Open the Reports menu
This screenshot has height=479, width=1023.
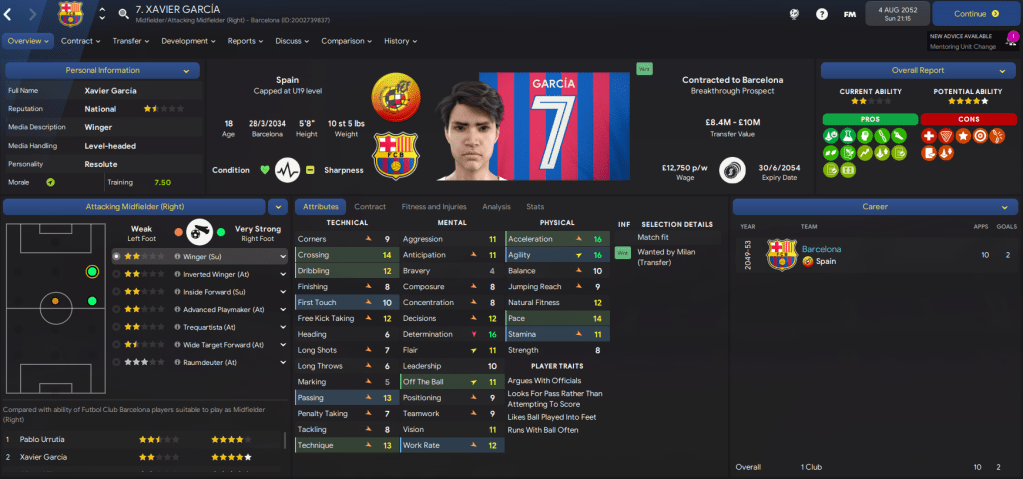click(246, 41)
